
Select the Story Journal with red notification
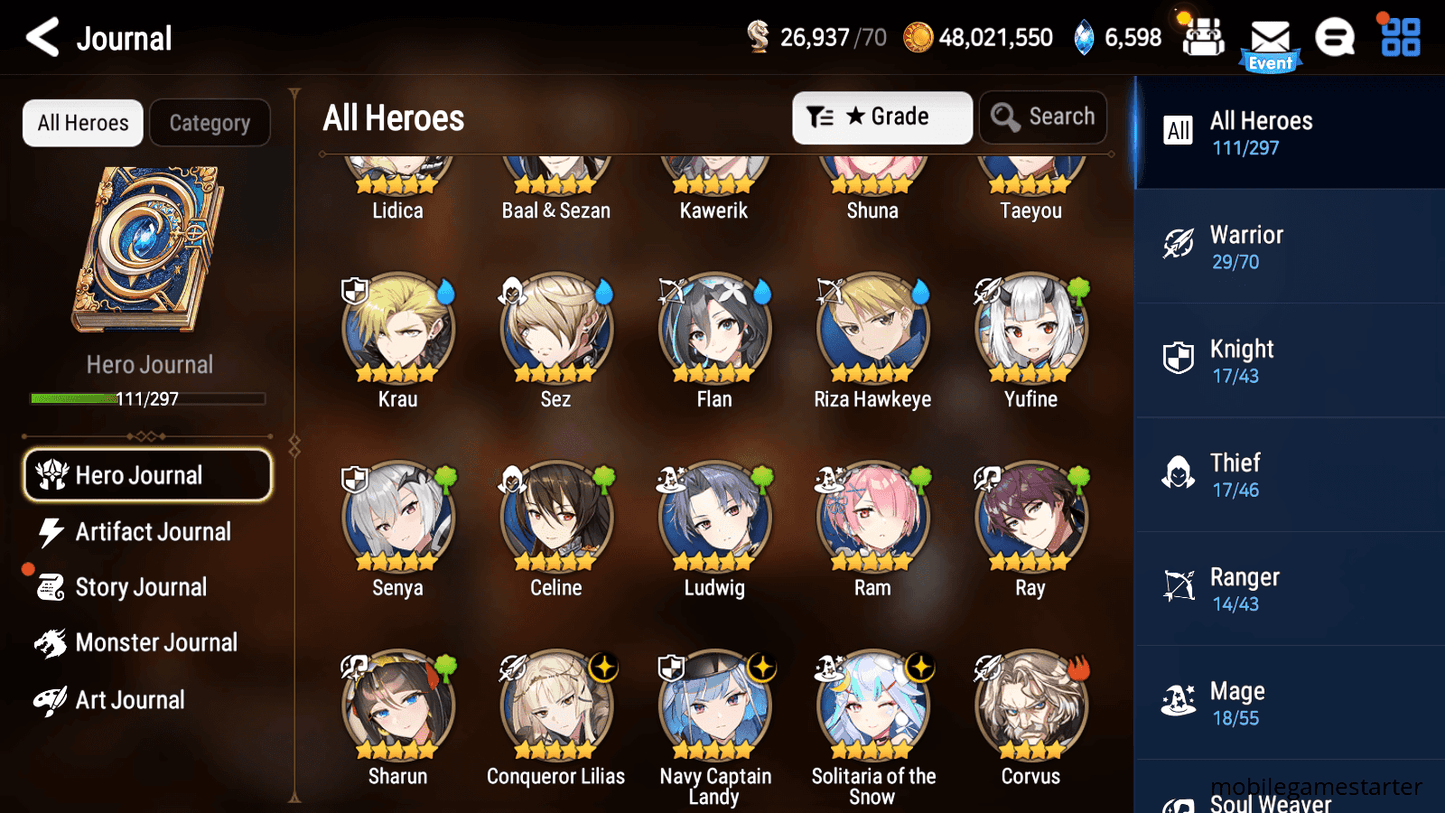(x=142, y=587)
